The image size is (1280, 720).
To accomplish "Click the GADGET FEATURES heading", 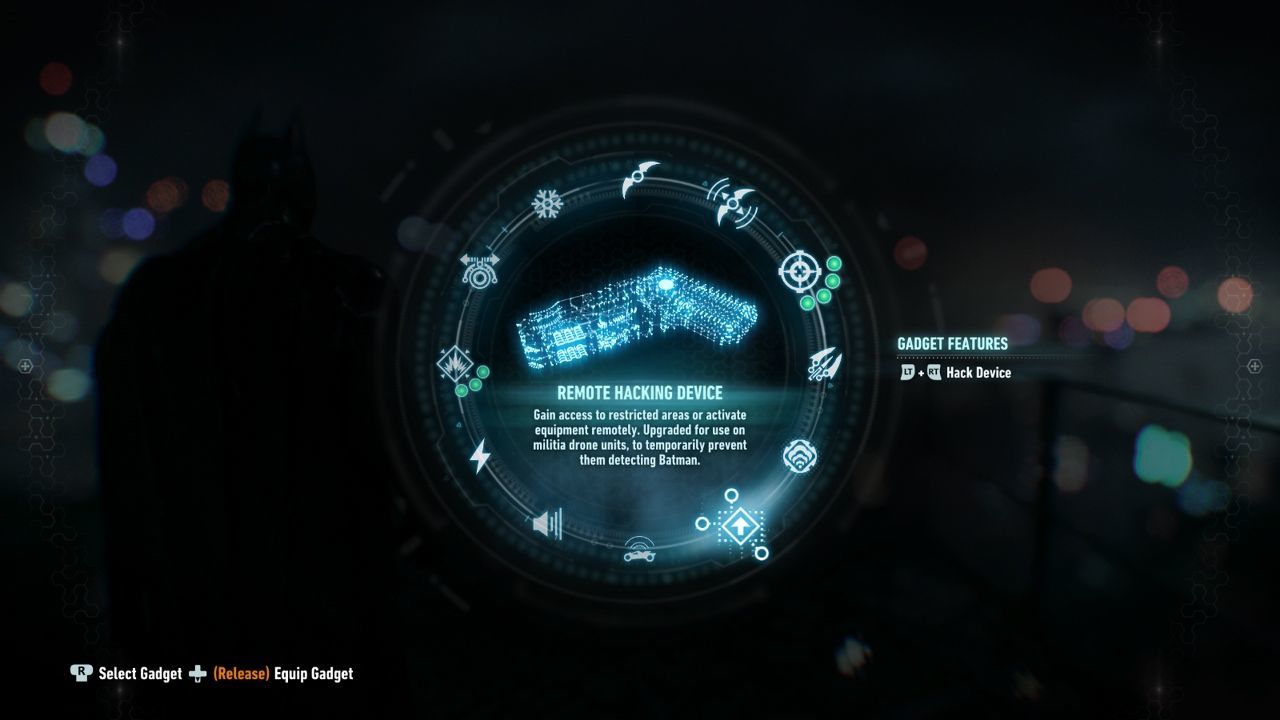I will (951, 343).
